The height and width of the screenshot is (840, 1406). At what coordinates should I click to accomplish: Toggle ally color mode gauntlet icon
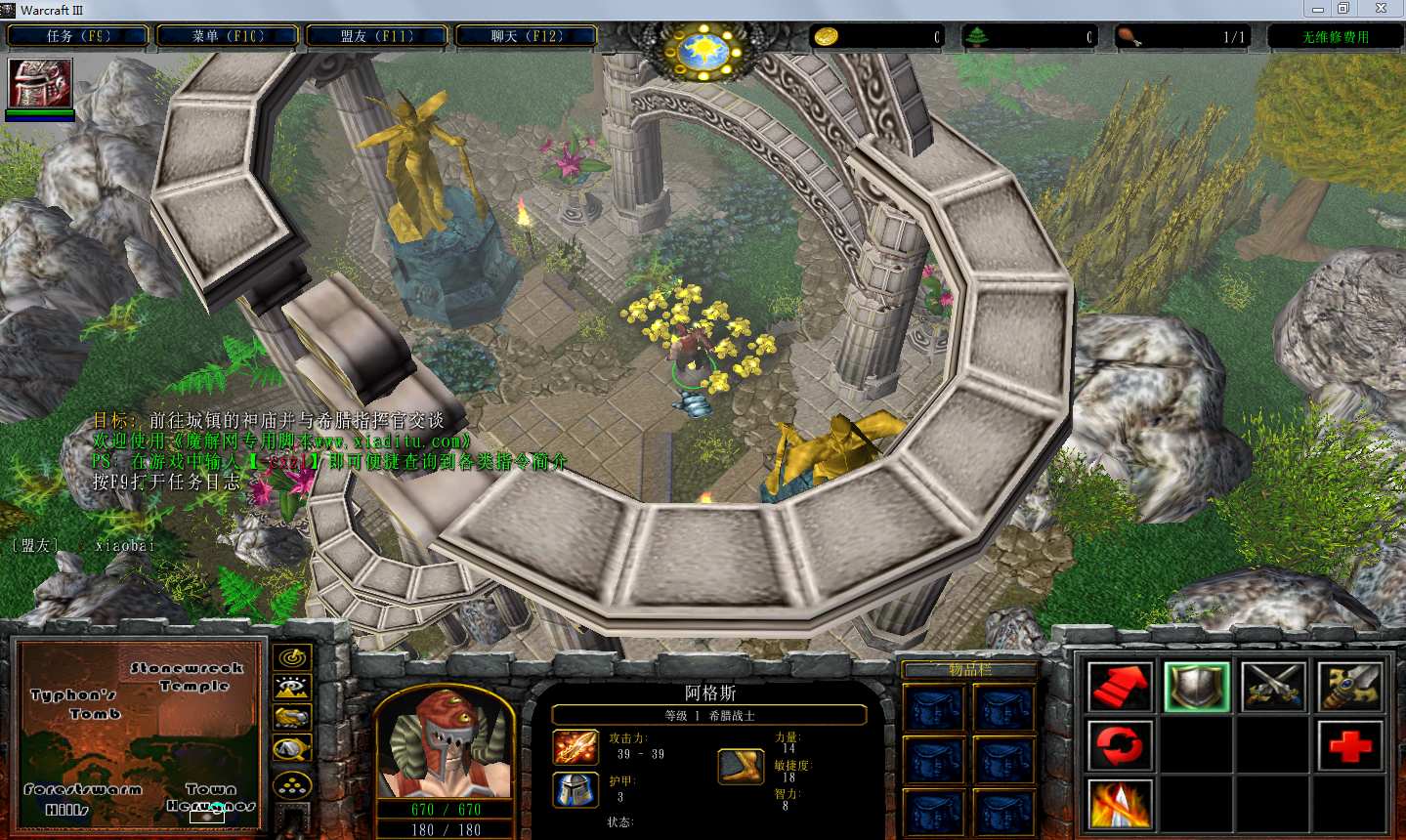[292, 718]
